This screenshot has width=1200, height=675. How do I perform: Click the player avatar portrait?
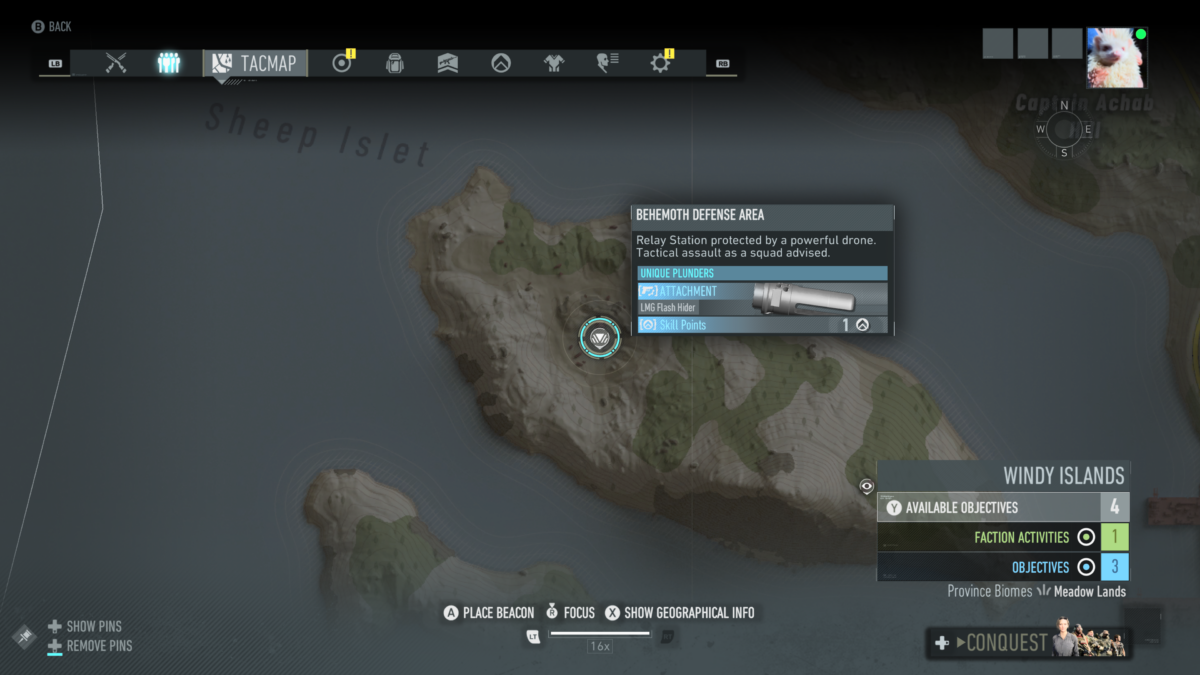coord(1116,58)
